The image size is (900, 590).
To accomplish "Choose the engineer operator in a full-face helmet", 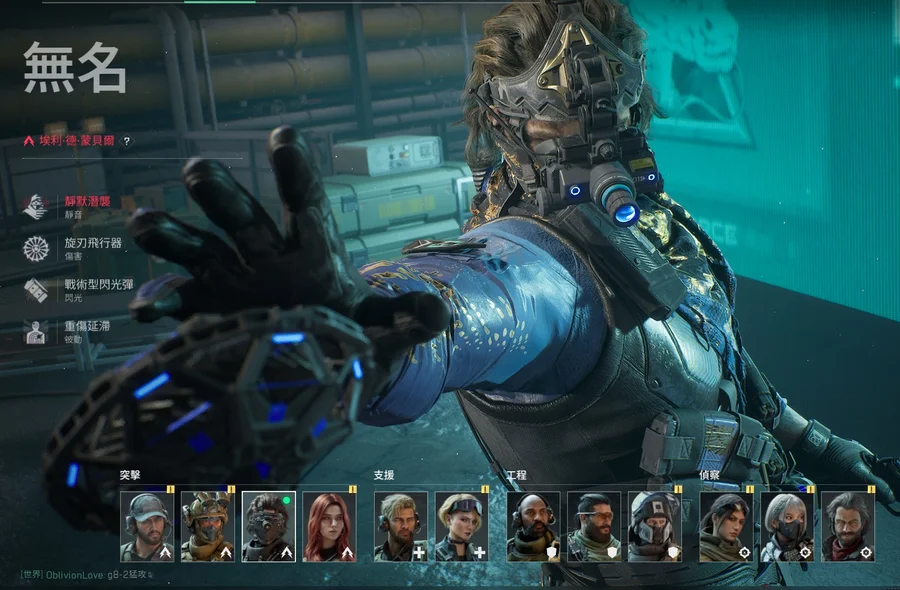I will pyautogui.click(x=655, y=526).
